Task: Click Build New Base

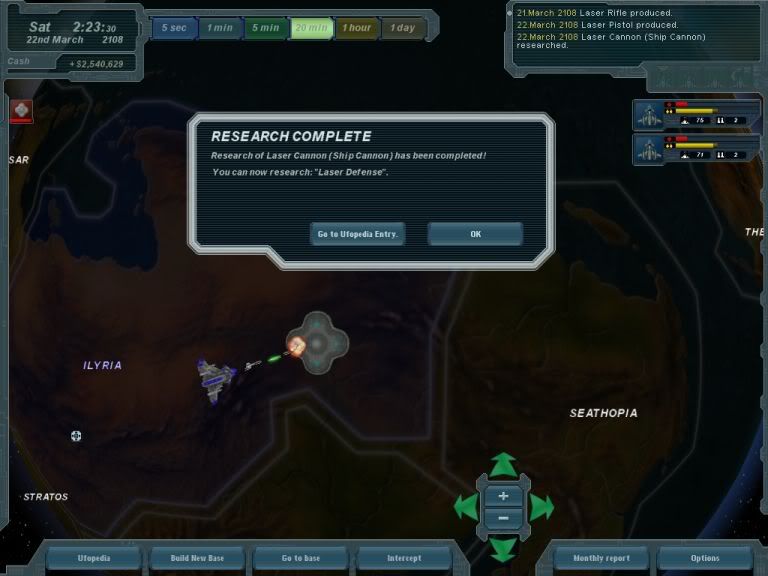Action: point(196,558)
